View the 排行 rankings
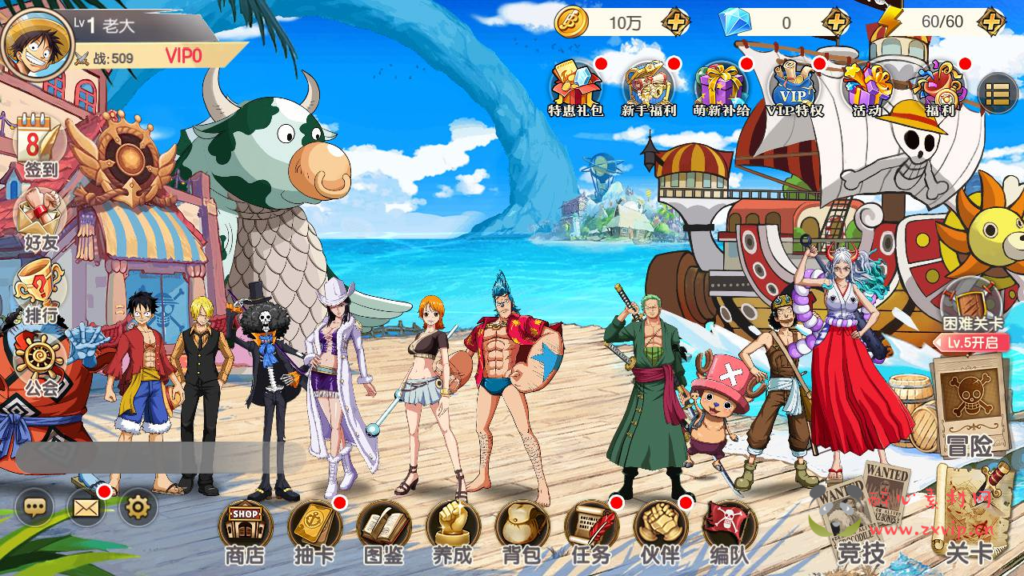The height and width of the screenshot is (576, 1024). click(40, 292)
